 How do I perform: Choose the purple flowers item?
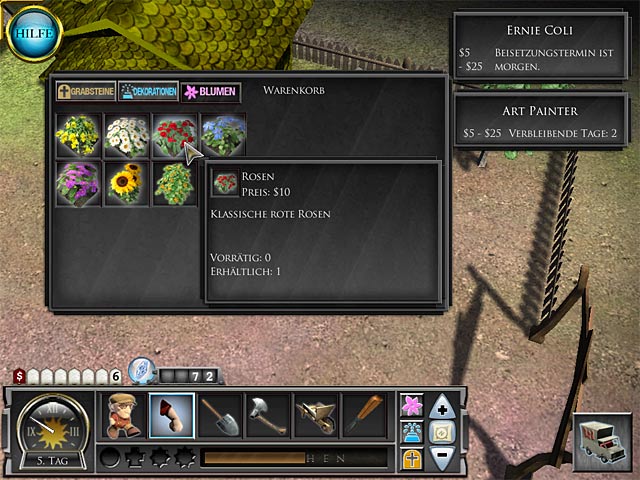coord(78,184)
